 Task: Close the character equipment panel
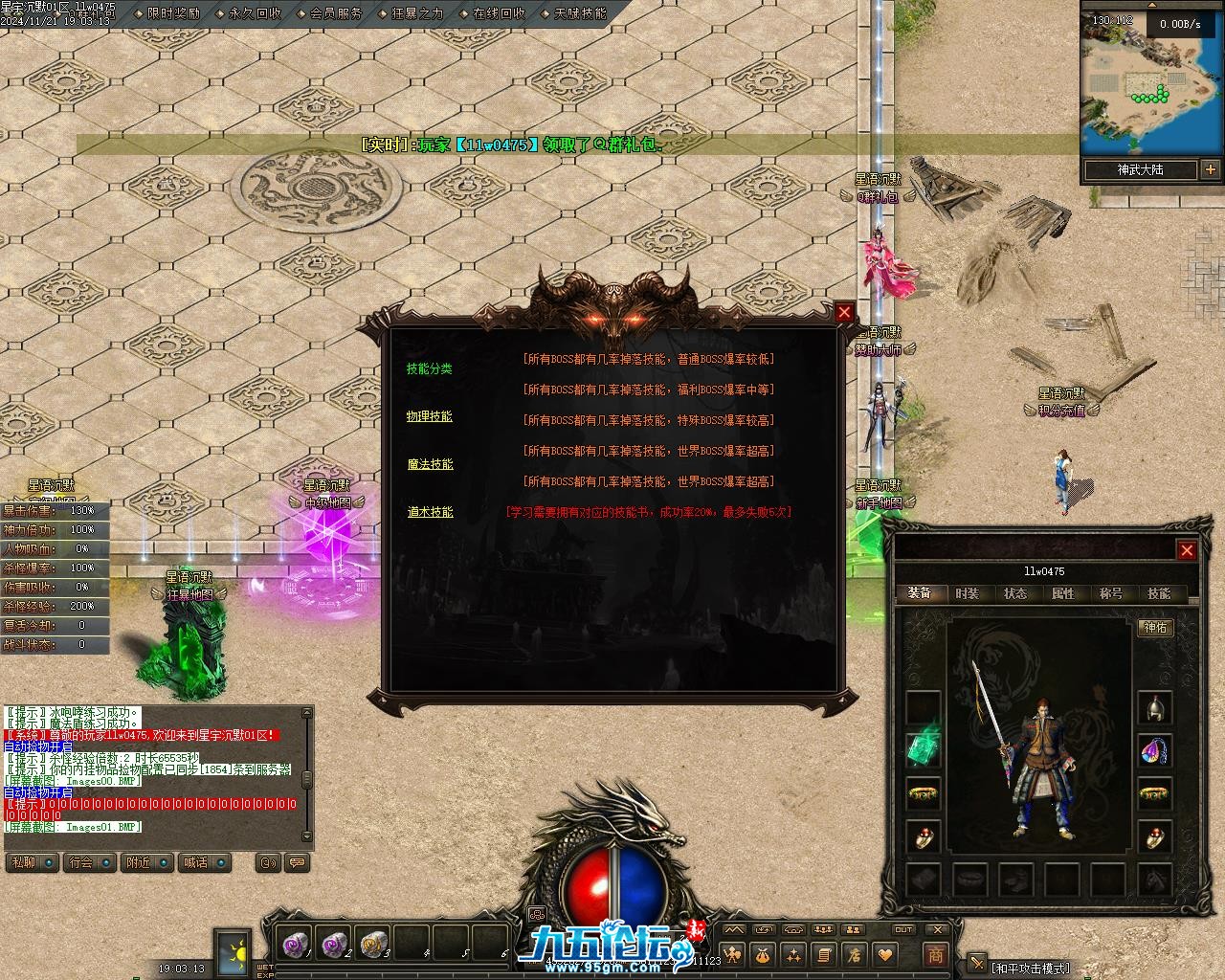[x=1187, y=549]
